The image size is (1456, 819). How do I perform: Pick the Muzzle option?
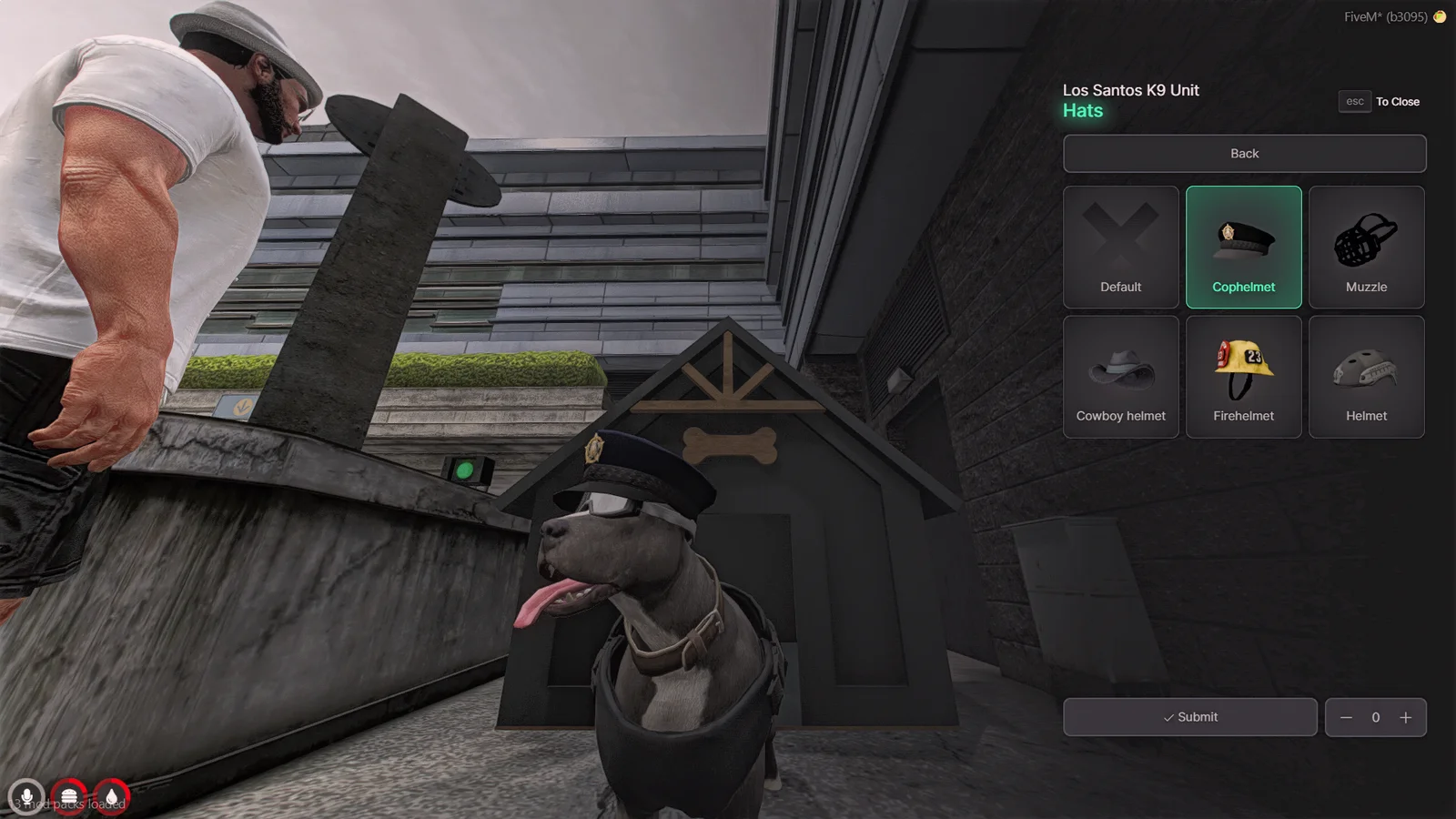[x=1366, y=248]
